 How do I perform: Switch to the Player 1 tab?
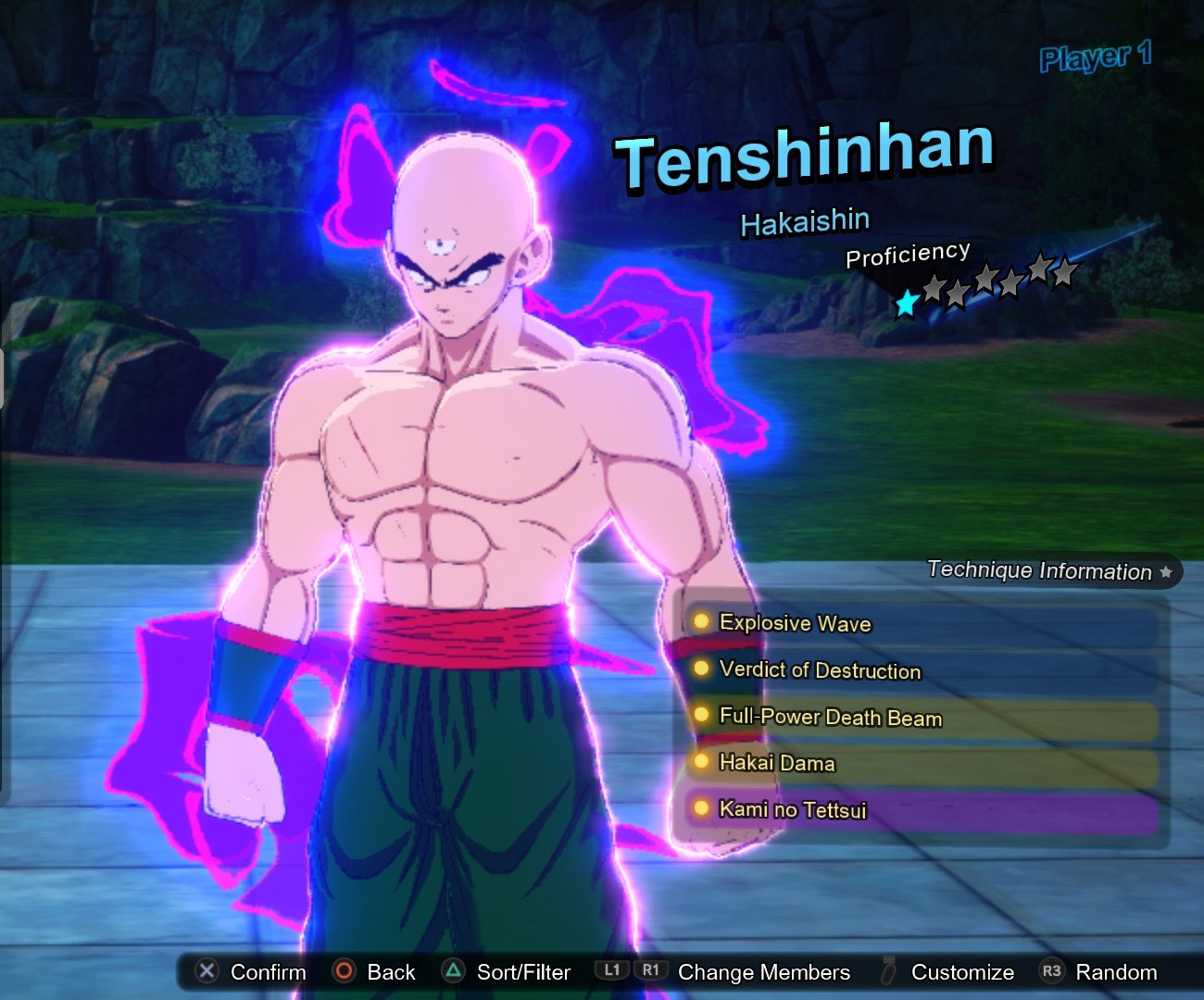pyautogui.click(x=1095, y=59)
